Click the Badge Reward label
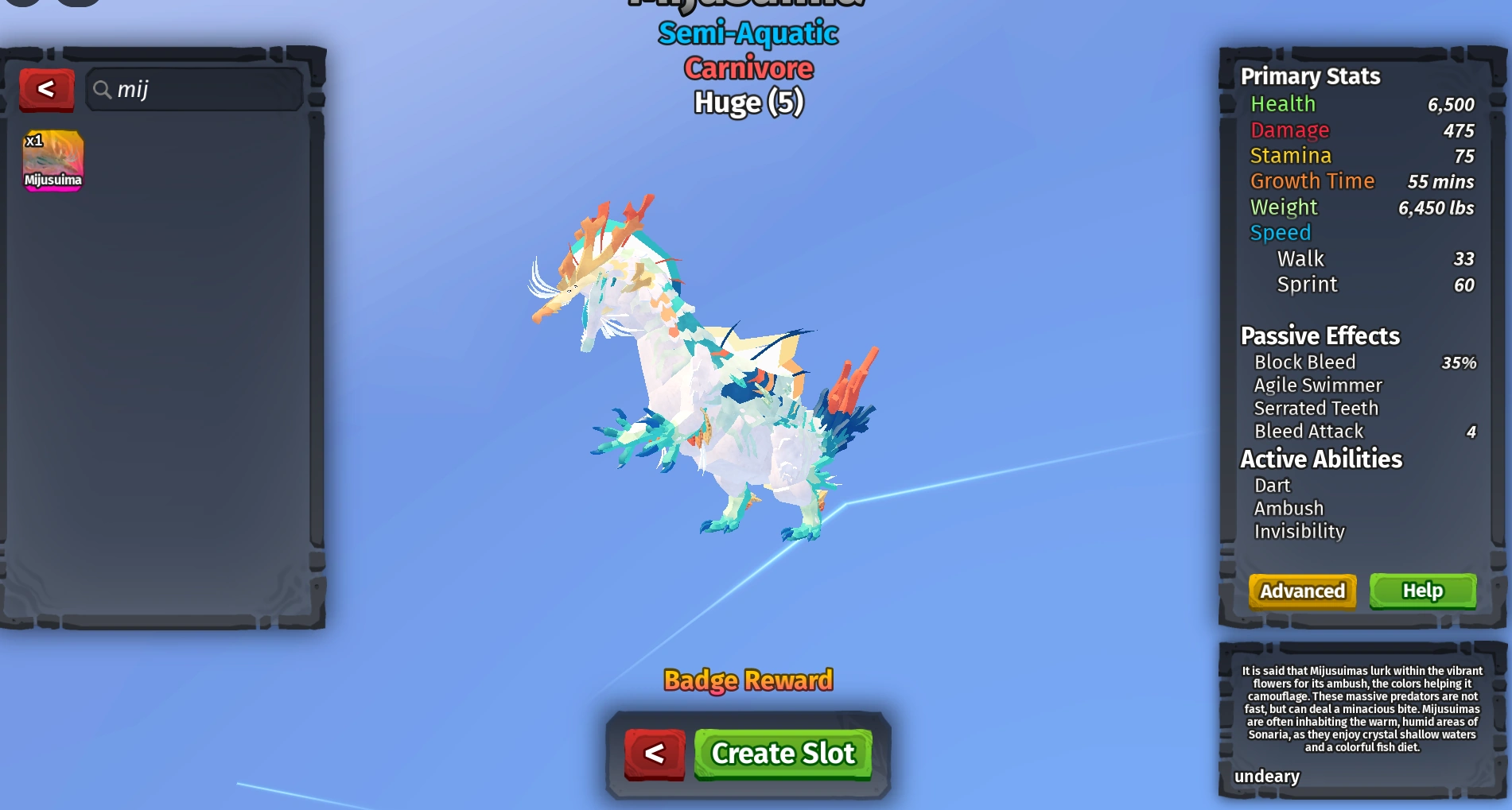The image size is (1512, 810). 748,680
